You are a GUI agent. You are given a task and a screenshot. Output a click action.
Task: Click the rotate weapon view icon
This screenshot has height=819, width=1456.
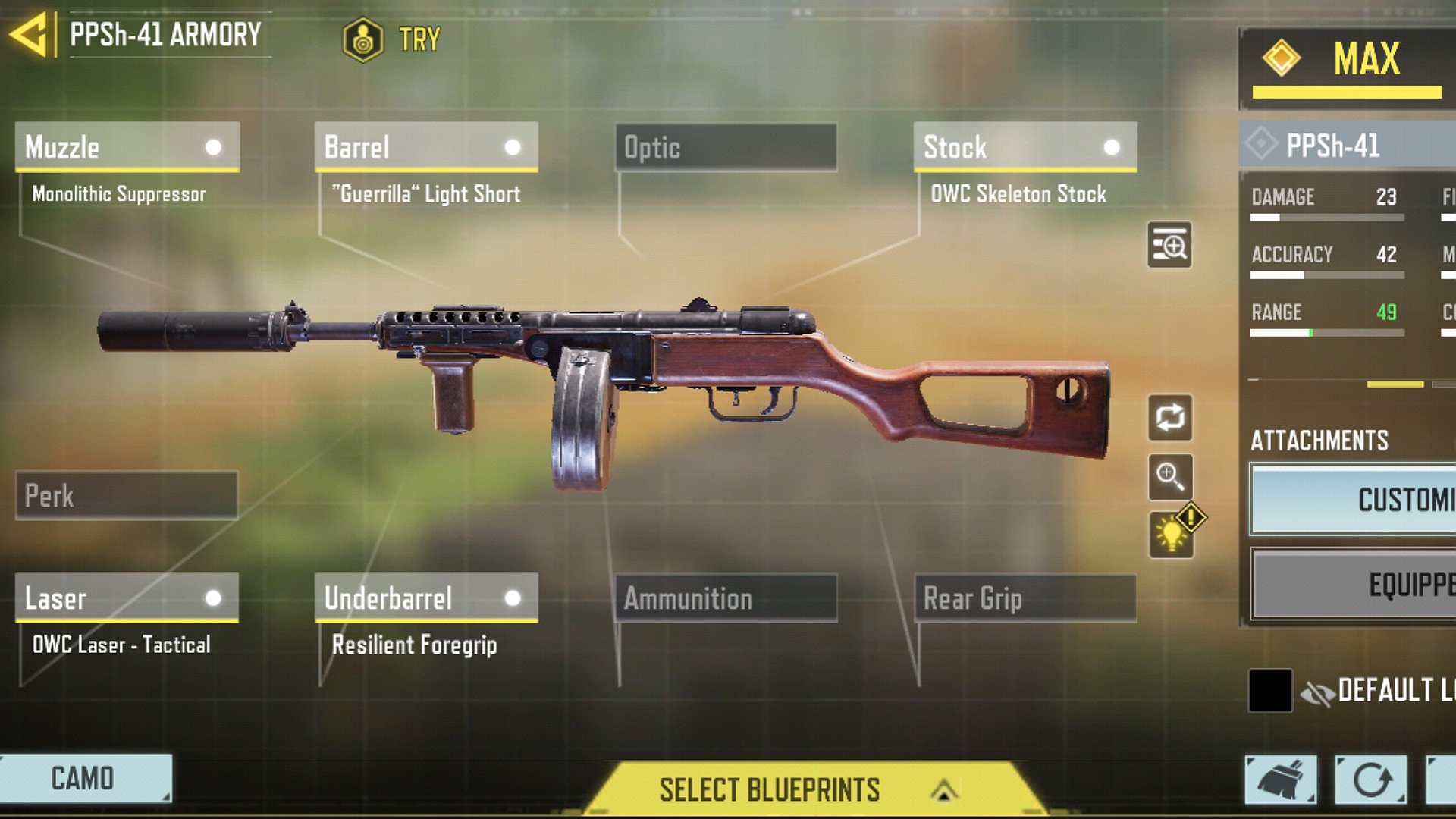[1170, 418]
